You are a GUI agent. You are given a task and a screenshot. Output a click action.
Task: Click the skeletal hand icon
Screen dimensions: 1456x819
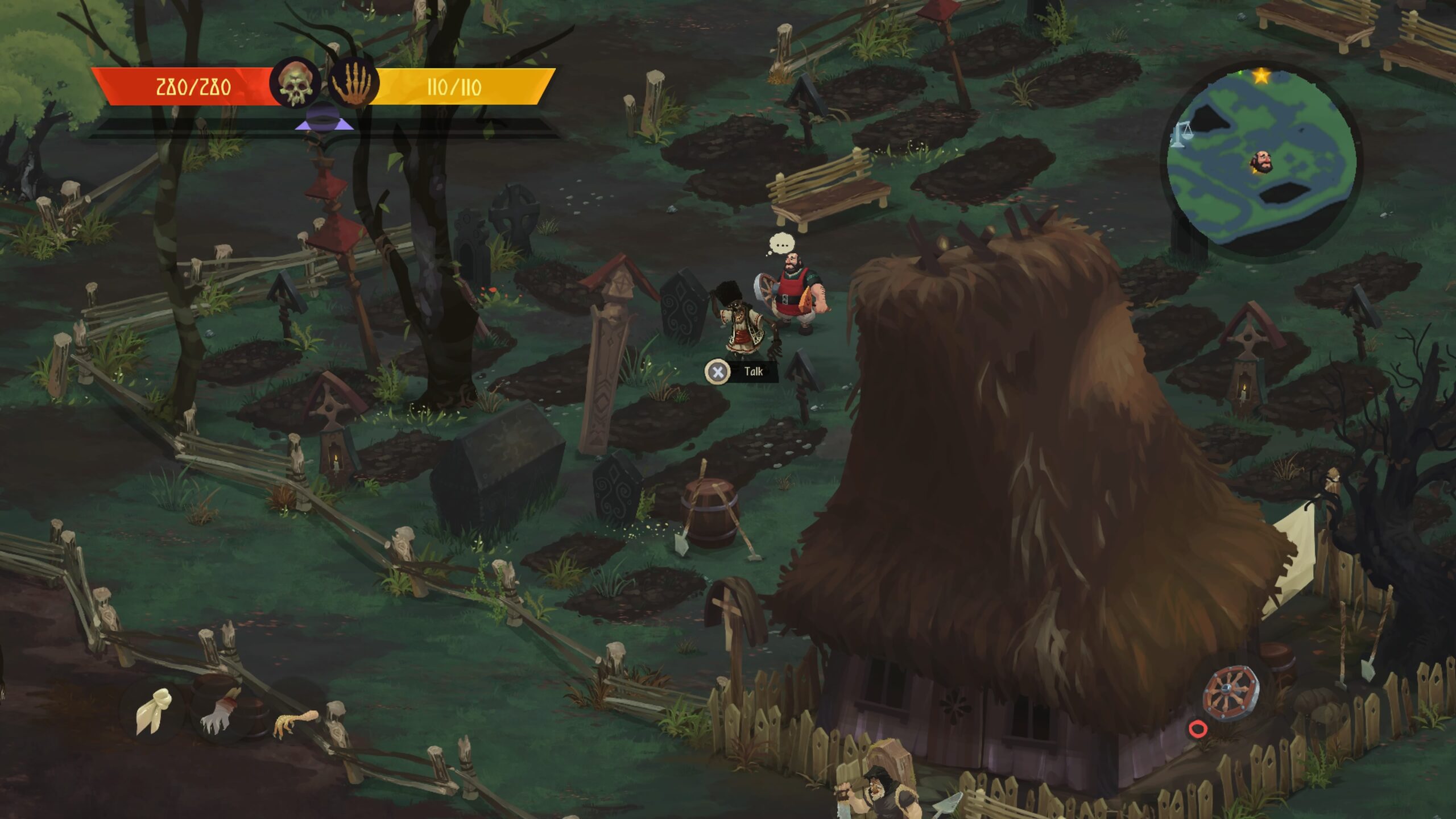tap(353, 84)
